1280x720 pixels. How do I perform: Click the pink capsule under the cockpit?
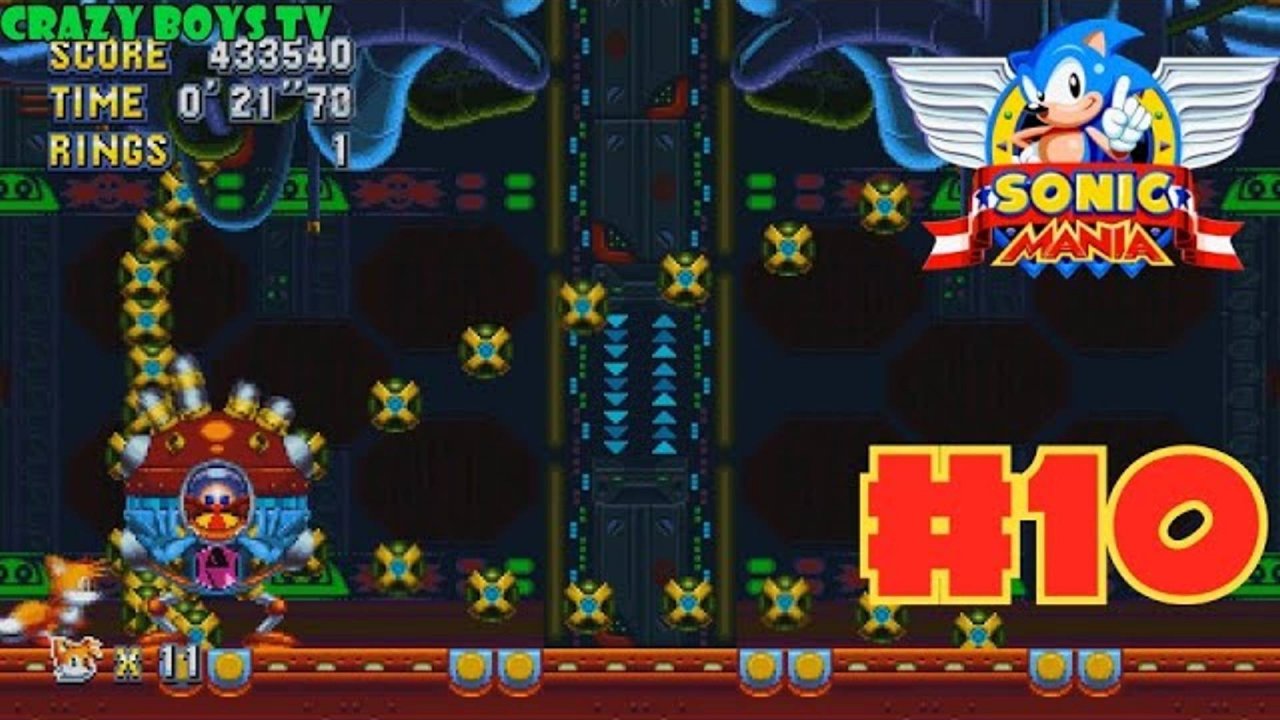pyautogui.click(x=217, y=565)
